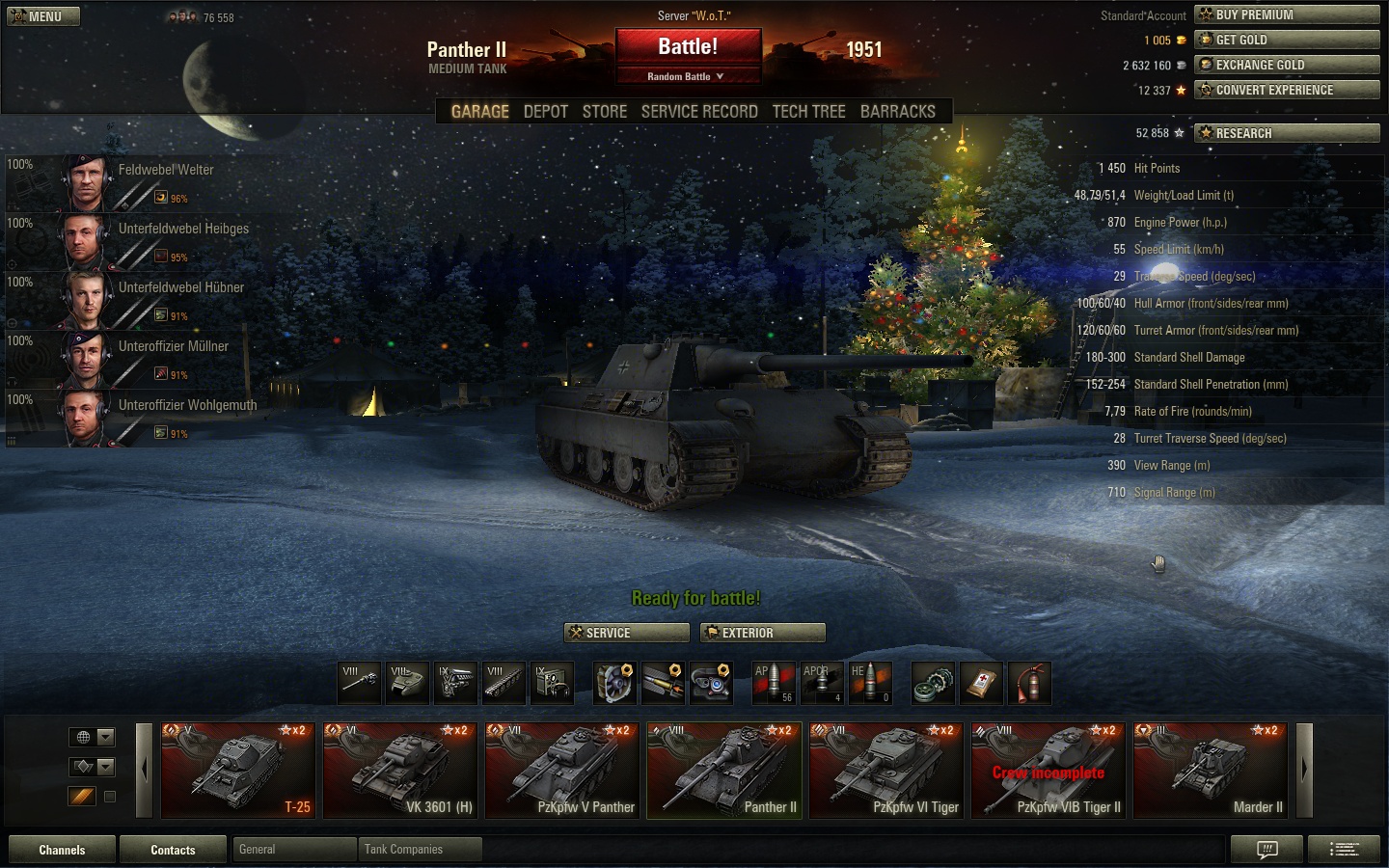Open the MENU button

click(43, 16)
